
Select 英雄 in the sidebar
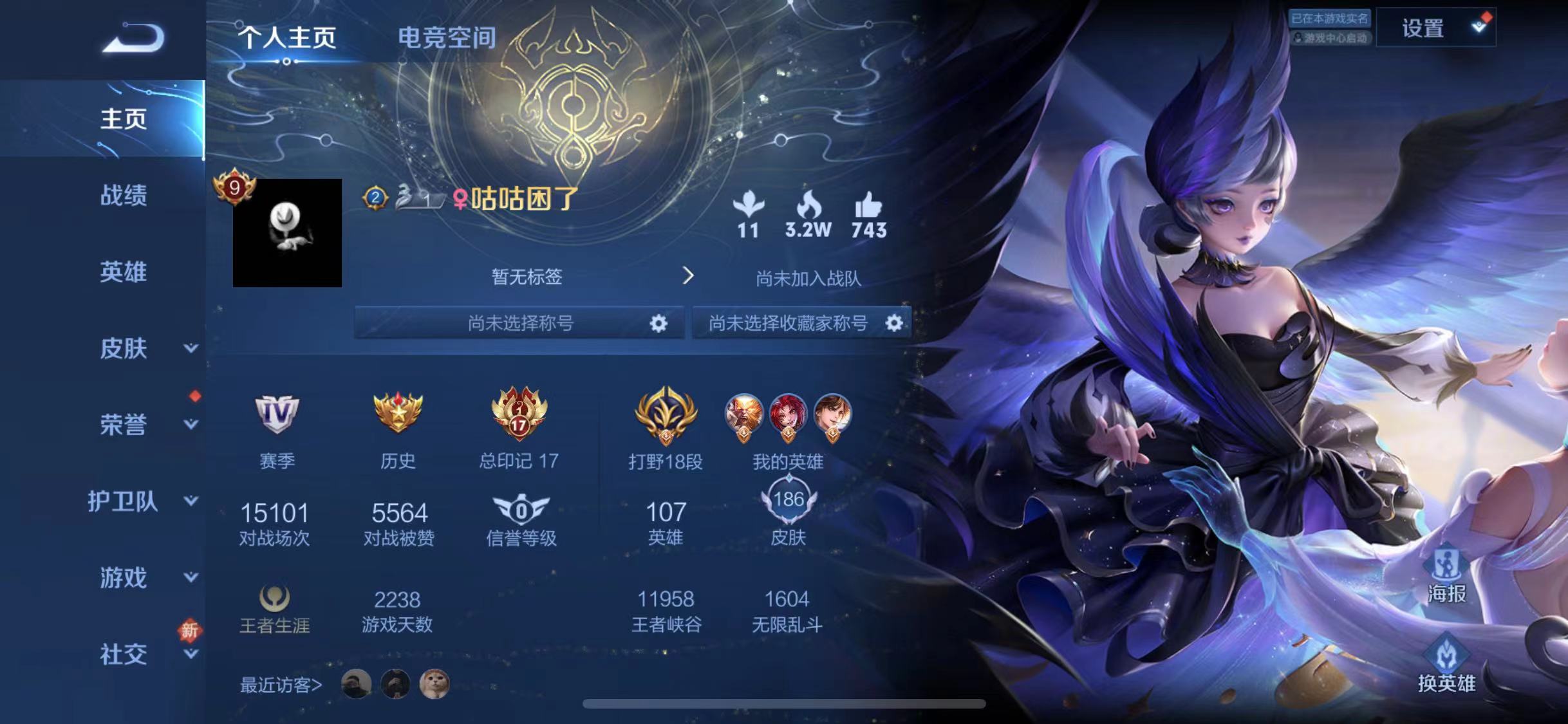[123, 272]
